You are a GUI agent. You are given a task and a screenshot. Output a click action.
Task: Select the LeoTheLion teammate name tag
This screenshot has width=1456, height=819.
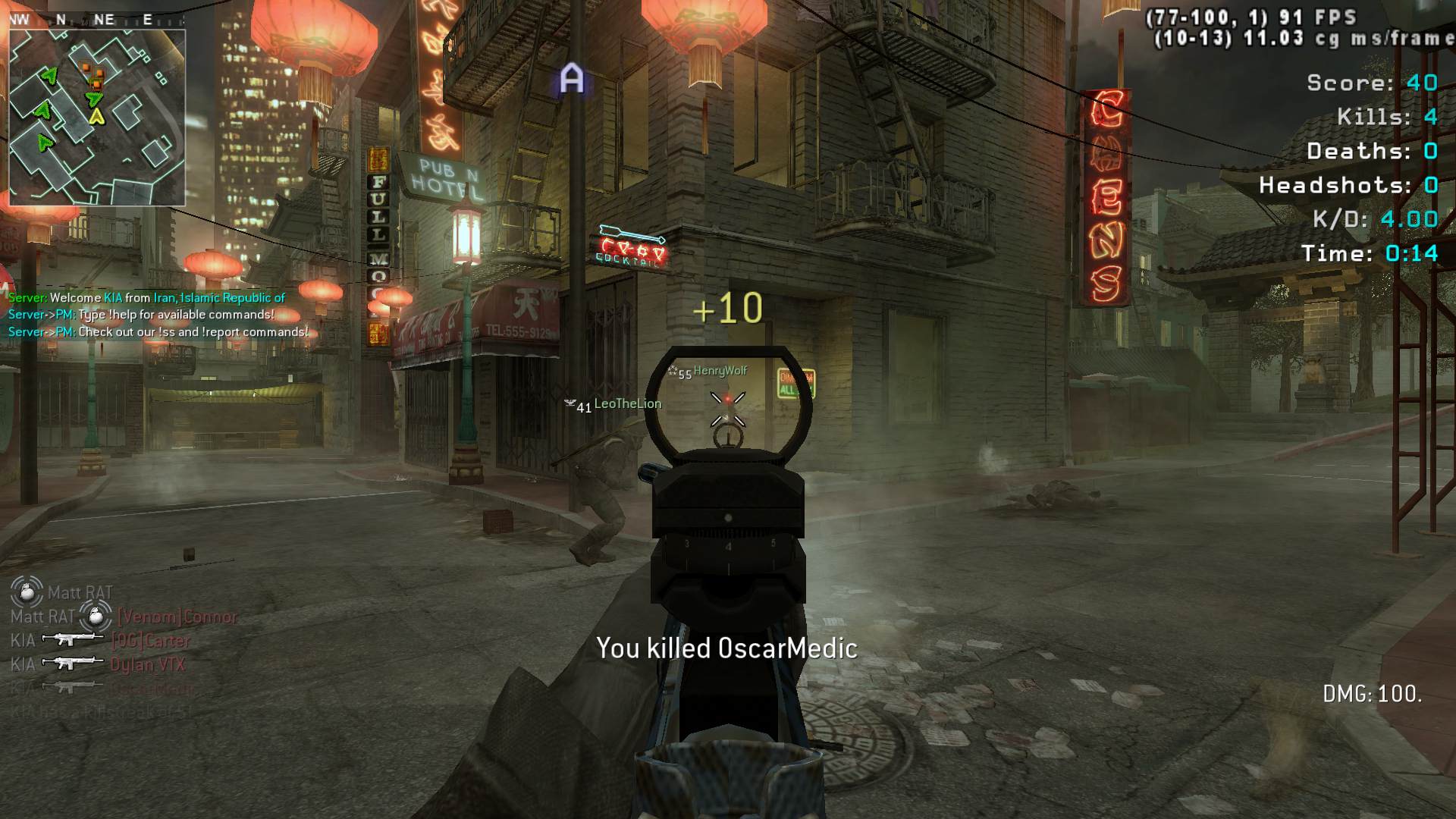[x=627, y=404]
